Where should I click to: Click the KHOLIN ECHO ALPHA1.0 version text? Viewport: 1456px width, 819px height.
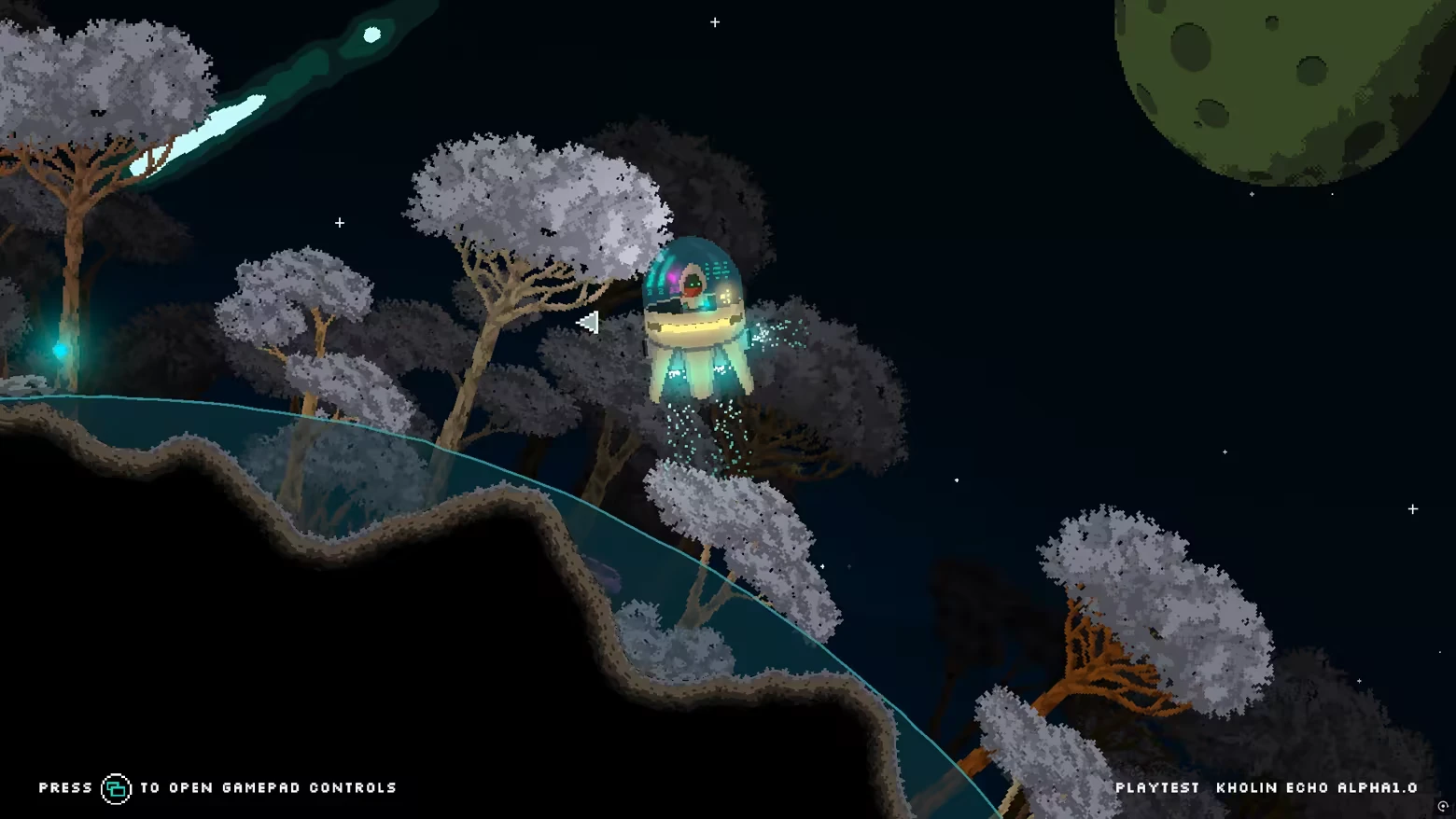pos(1316,787)
